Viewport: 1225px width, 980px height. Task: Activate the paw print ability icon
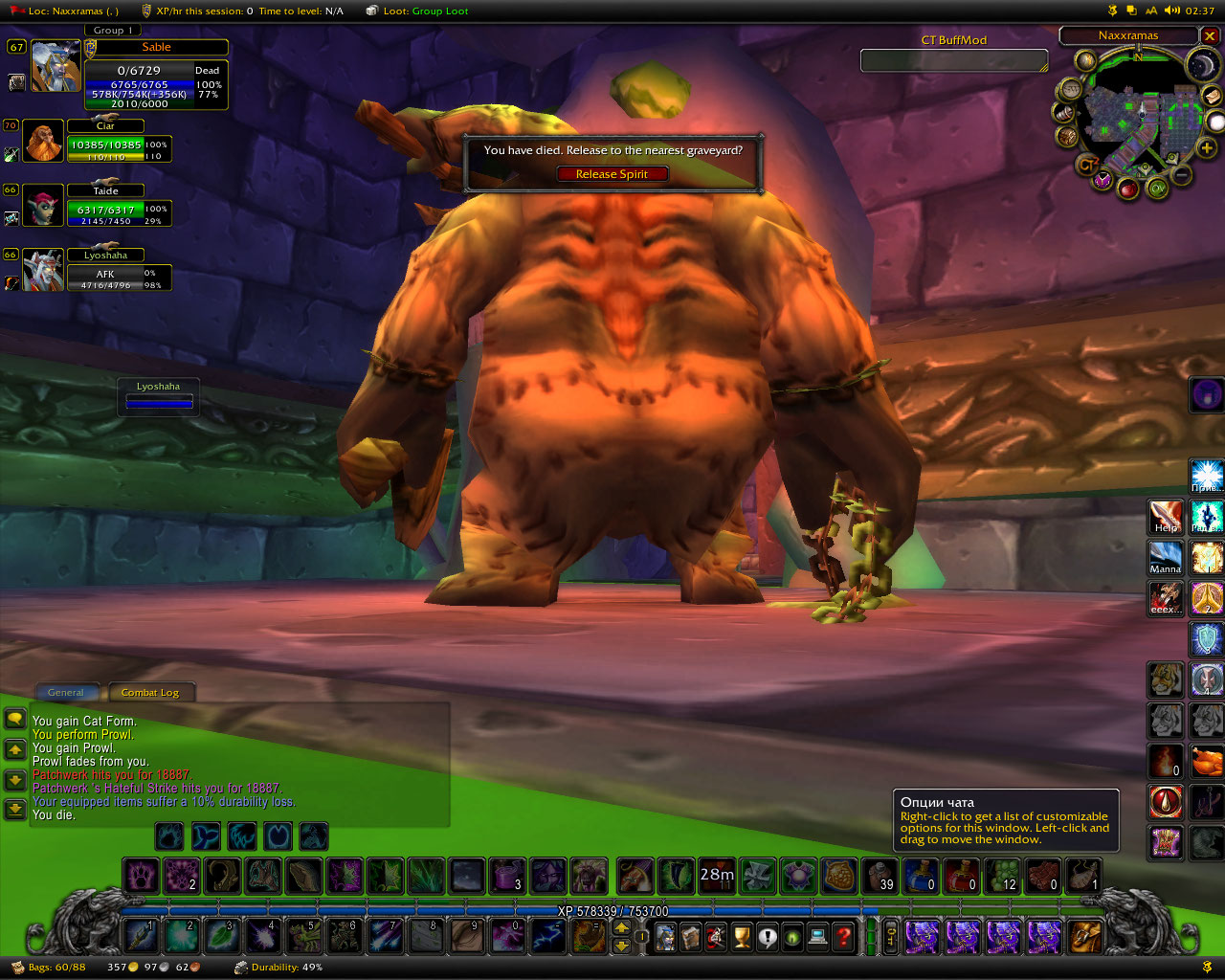tap(142, 875)
